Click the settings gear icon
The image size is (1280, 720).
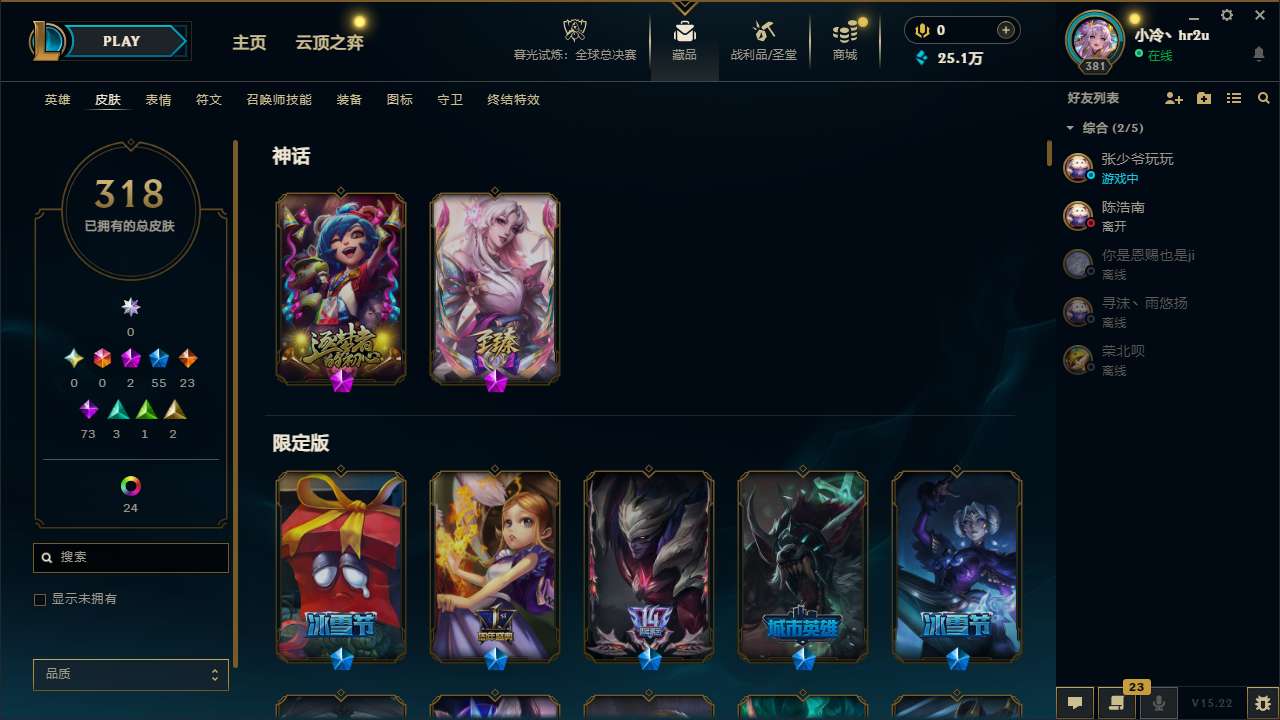[1225, 15]
